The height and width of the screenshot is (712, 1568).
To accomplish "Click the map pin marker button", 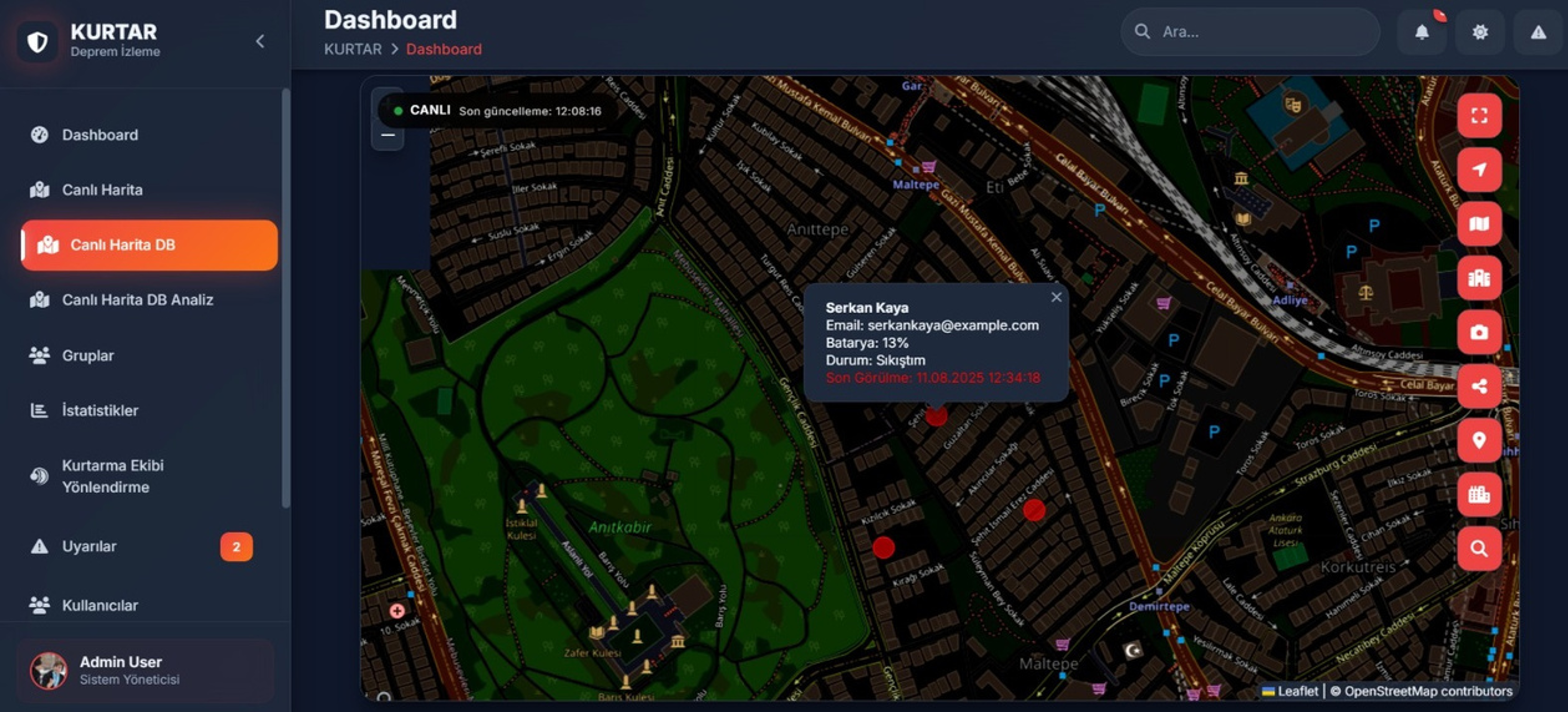I will [x=1479, y=440].
